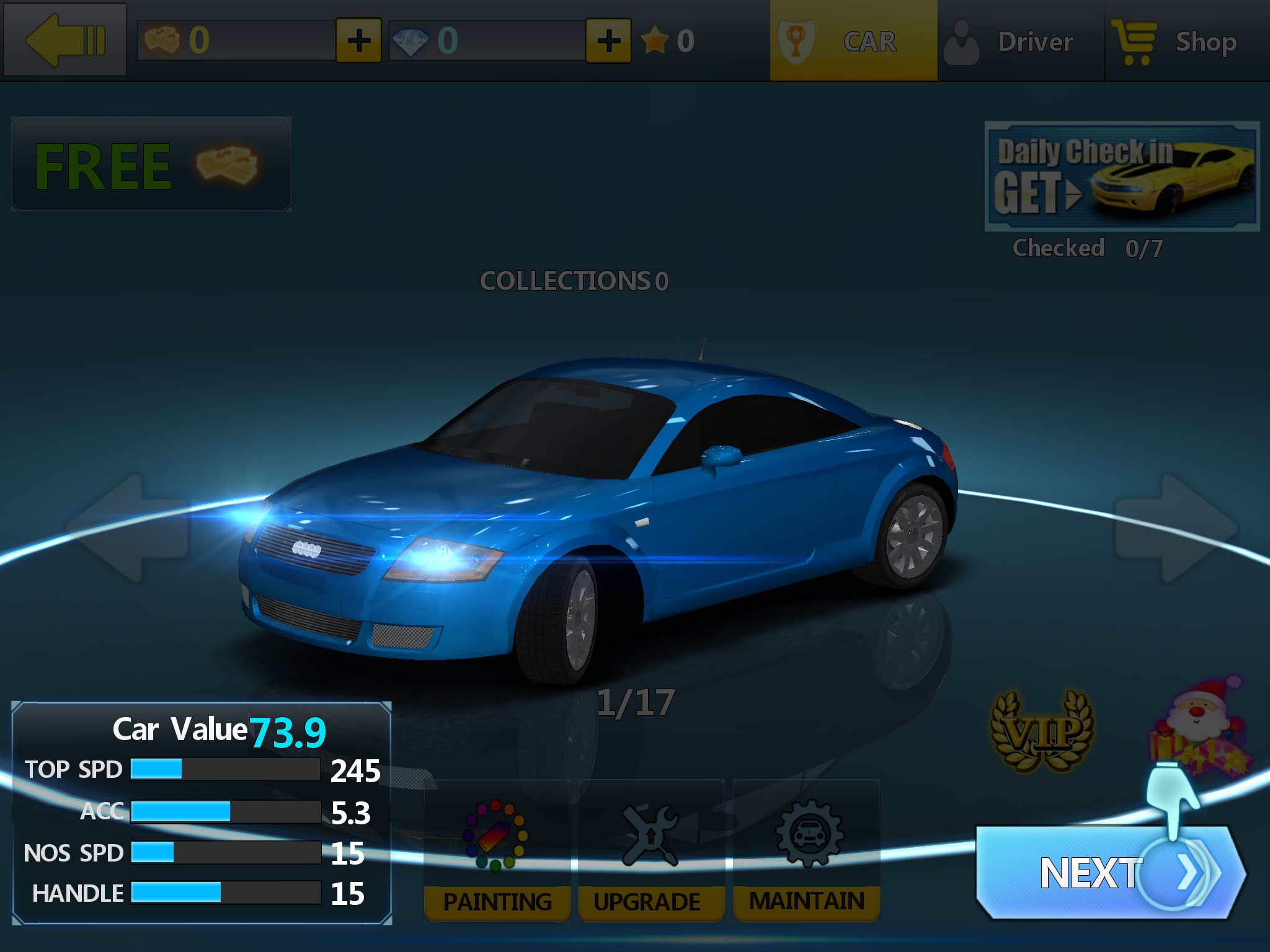
Task: Open the Daily Check in banner
Action: coord(1122,177)
